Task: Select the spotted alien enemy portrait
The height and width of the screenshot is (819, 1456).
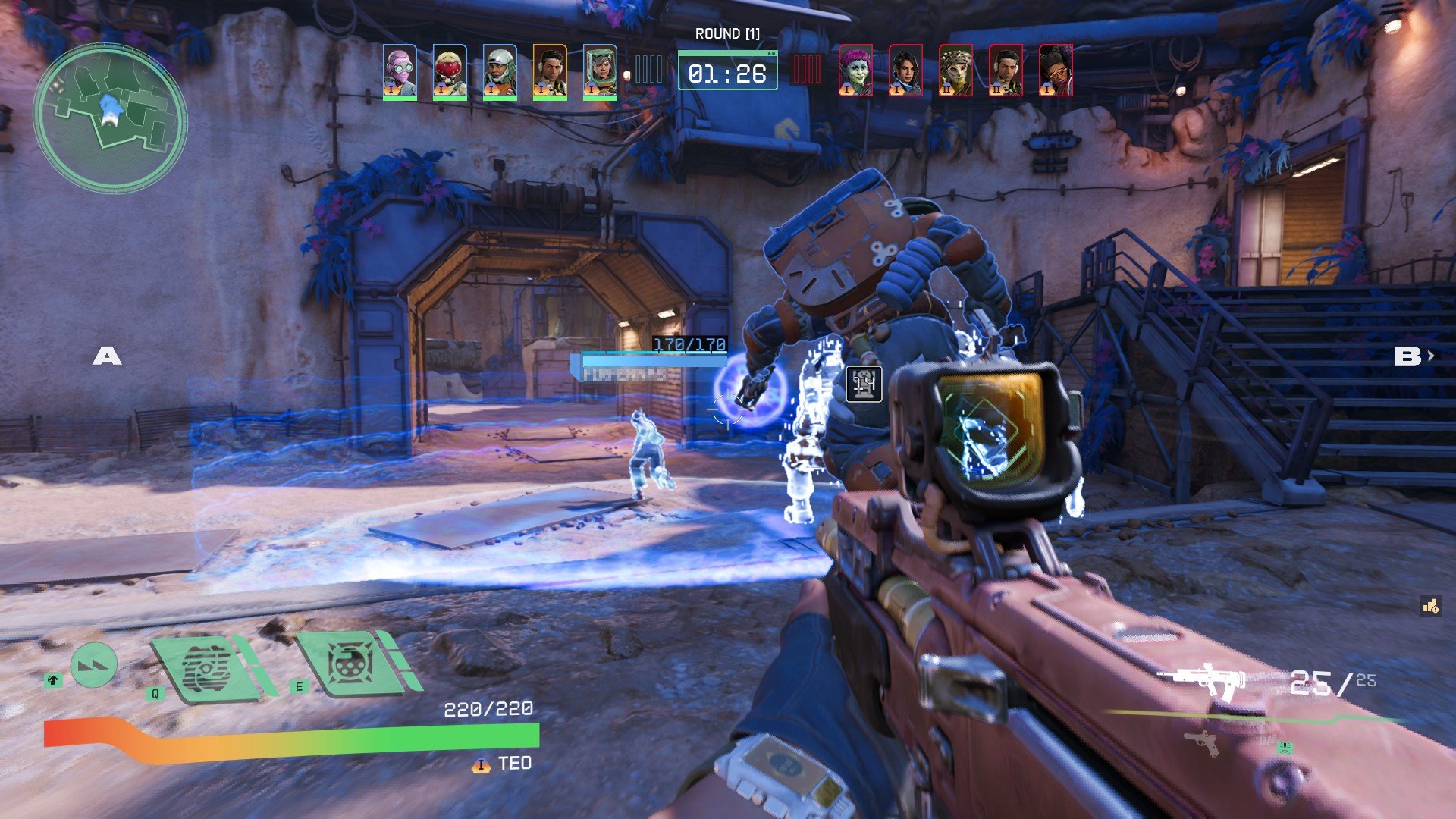Action: click(955, 70)
